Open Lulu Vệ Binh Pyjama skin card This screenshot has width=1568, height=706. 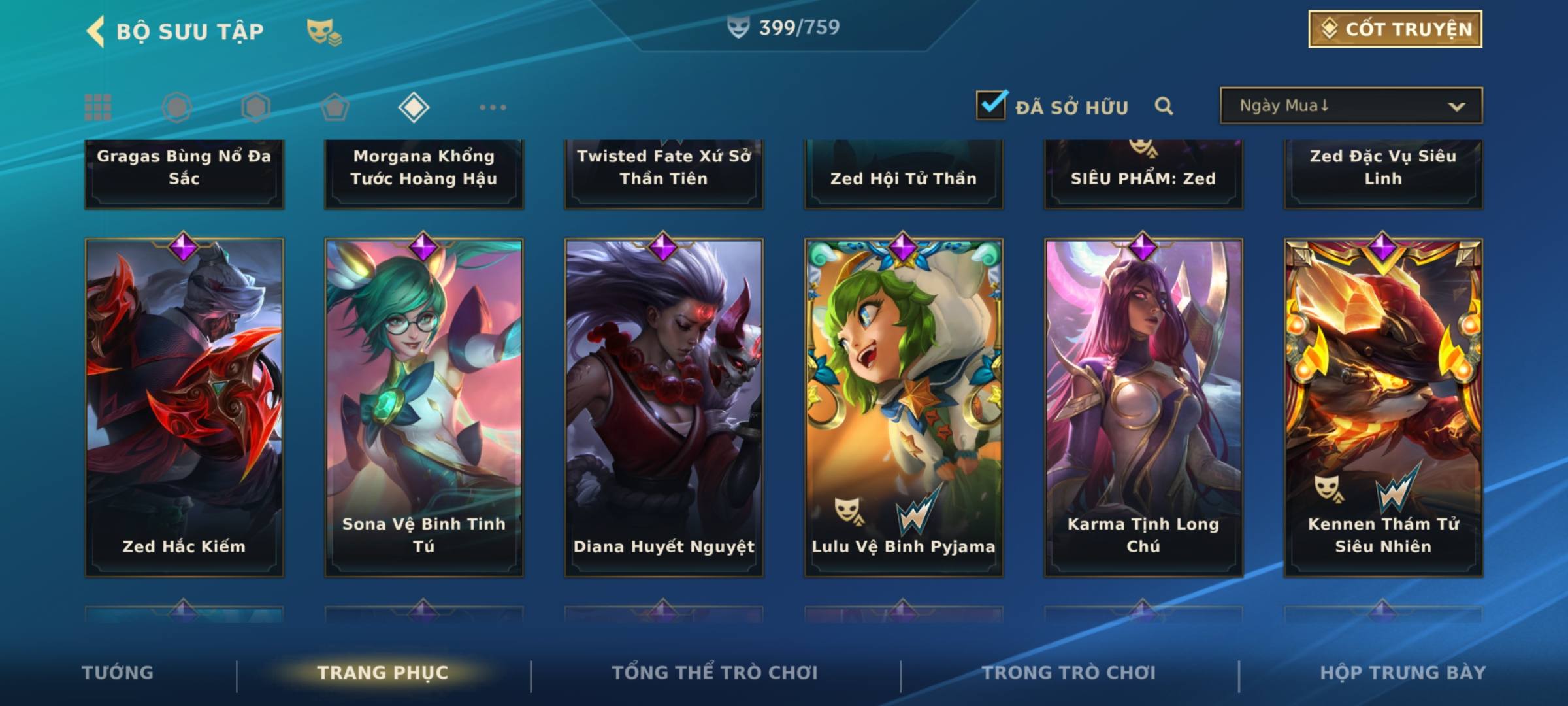pyautogui.click(x=904, y=407)
